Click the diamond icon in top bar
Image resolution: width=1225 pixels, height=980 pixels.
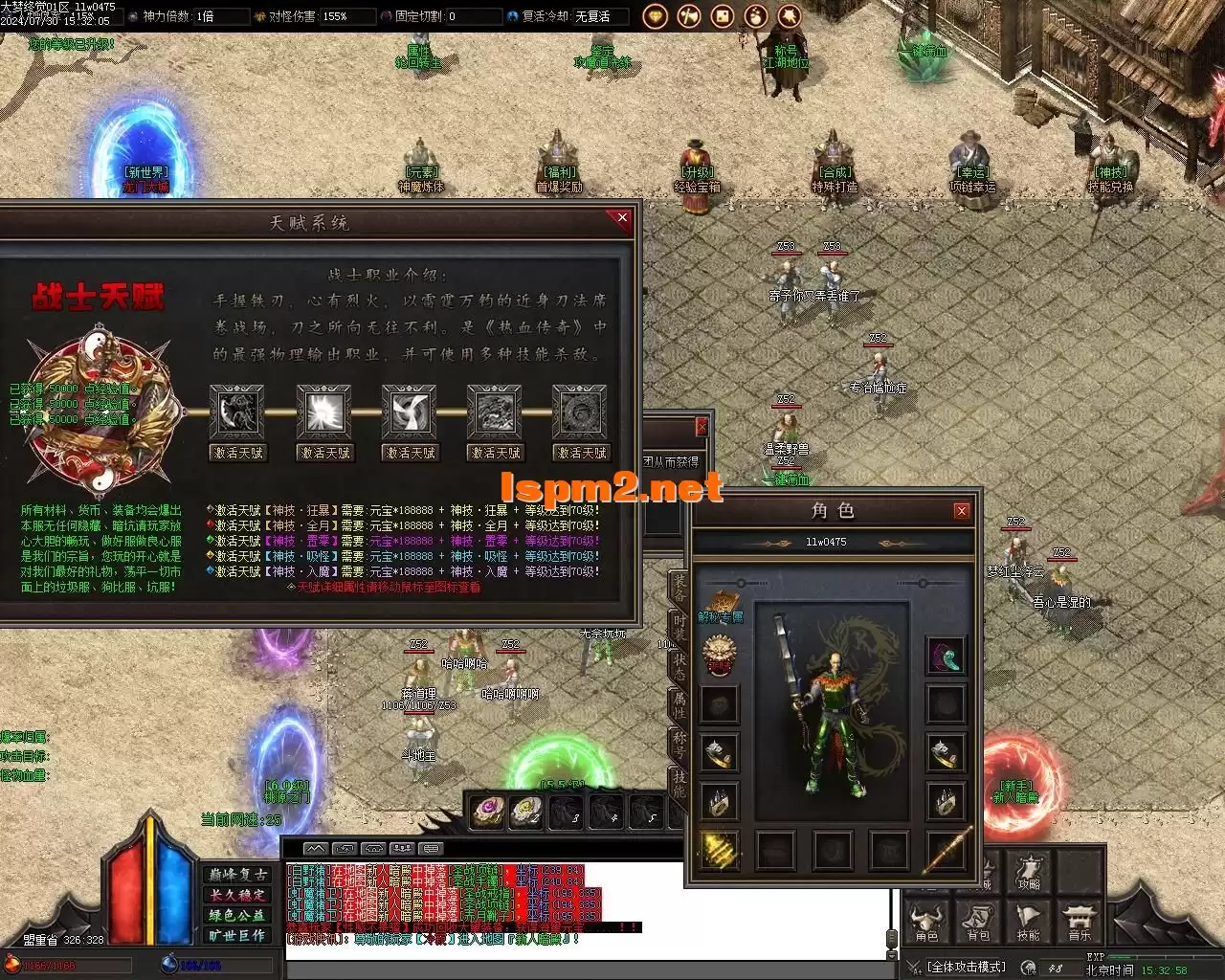(656, 16)
